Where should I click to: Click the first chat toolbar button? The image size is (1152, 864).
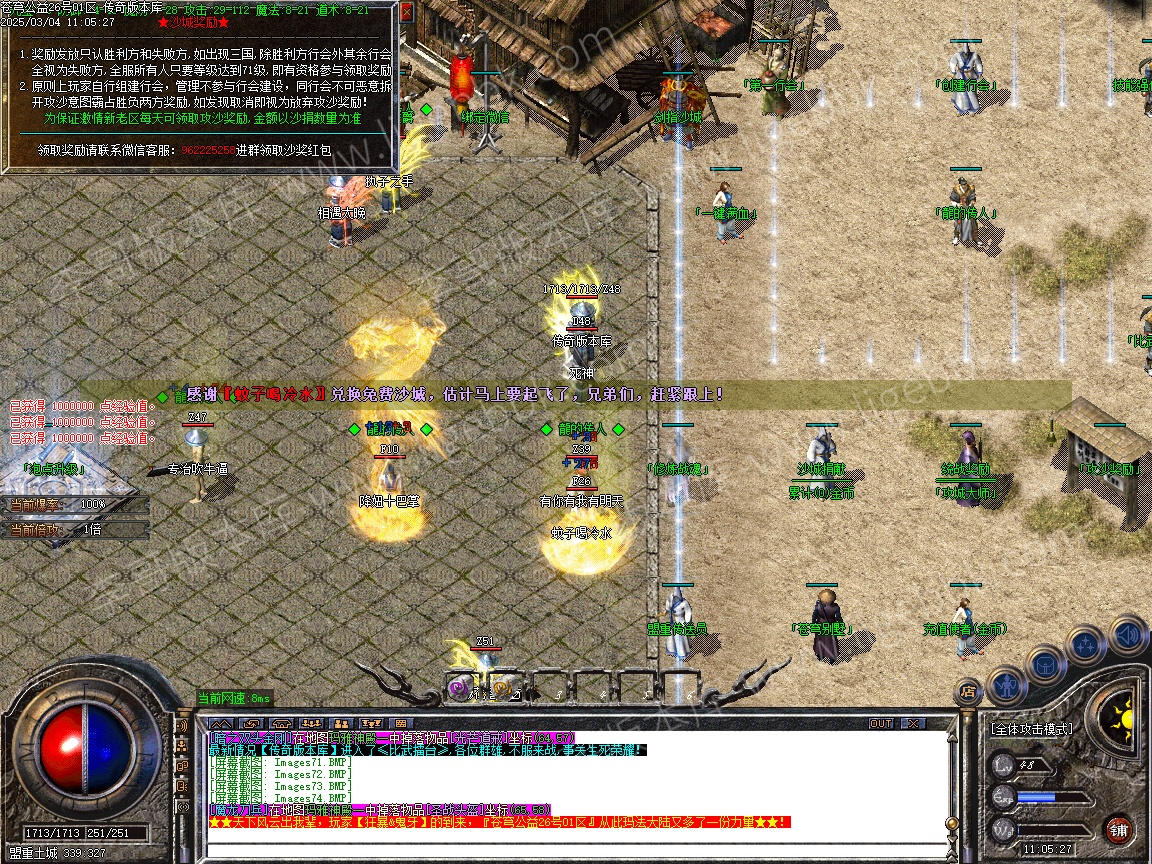click(x=221, y=723)
